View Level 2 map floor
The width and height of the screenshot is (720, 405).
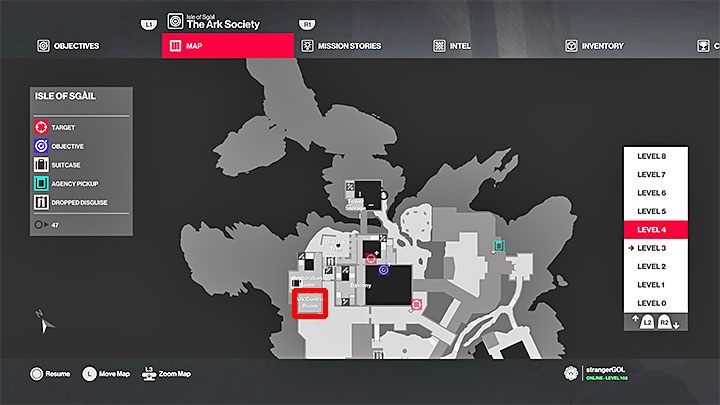pos(657,266)
